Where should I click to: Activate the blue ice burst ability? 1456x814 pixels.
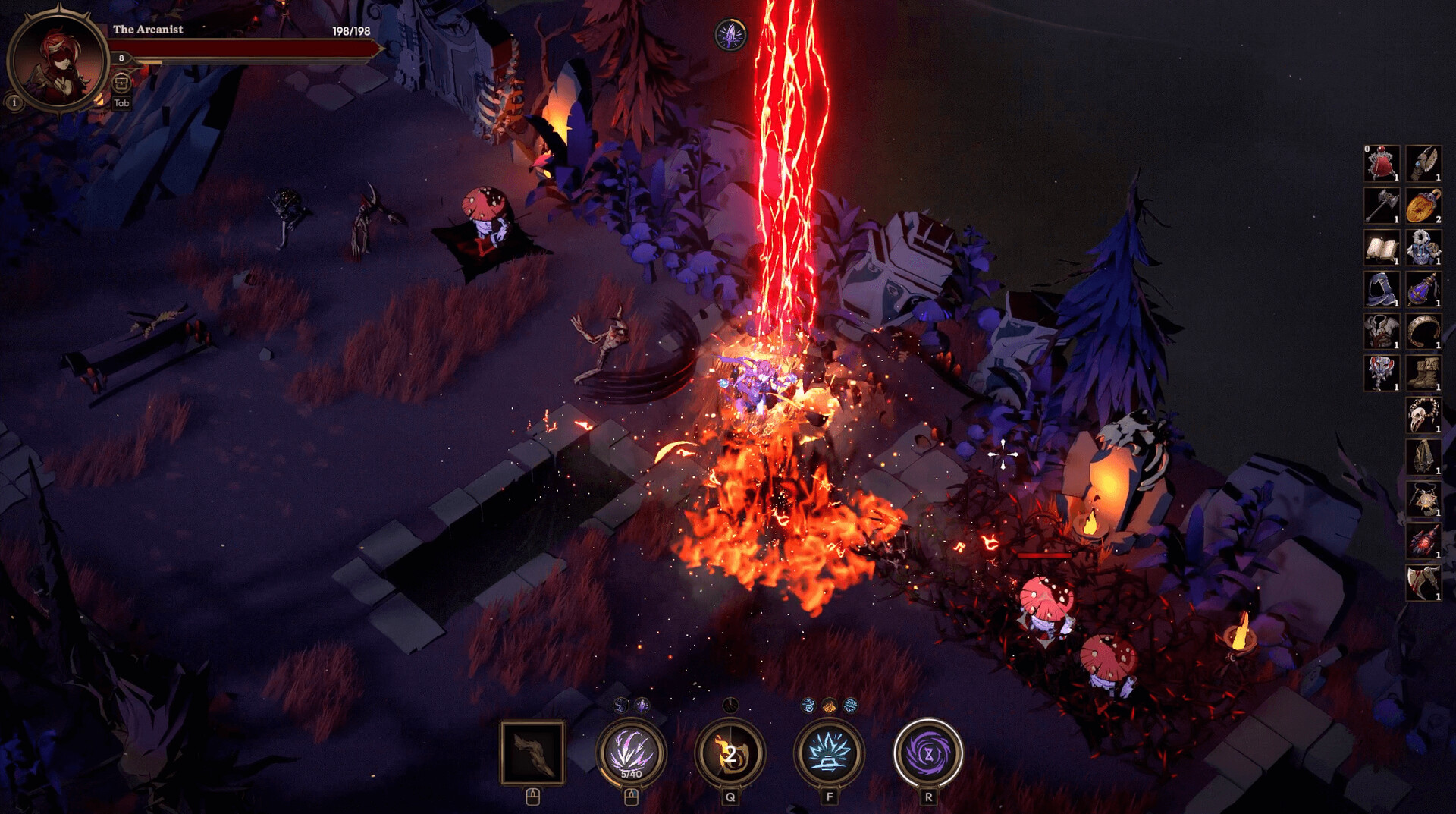click(x=829, y=753)
